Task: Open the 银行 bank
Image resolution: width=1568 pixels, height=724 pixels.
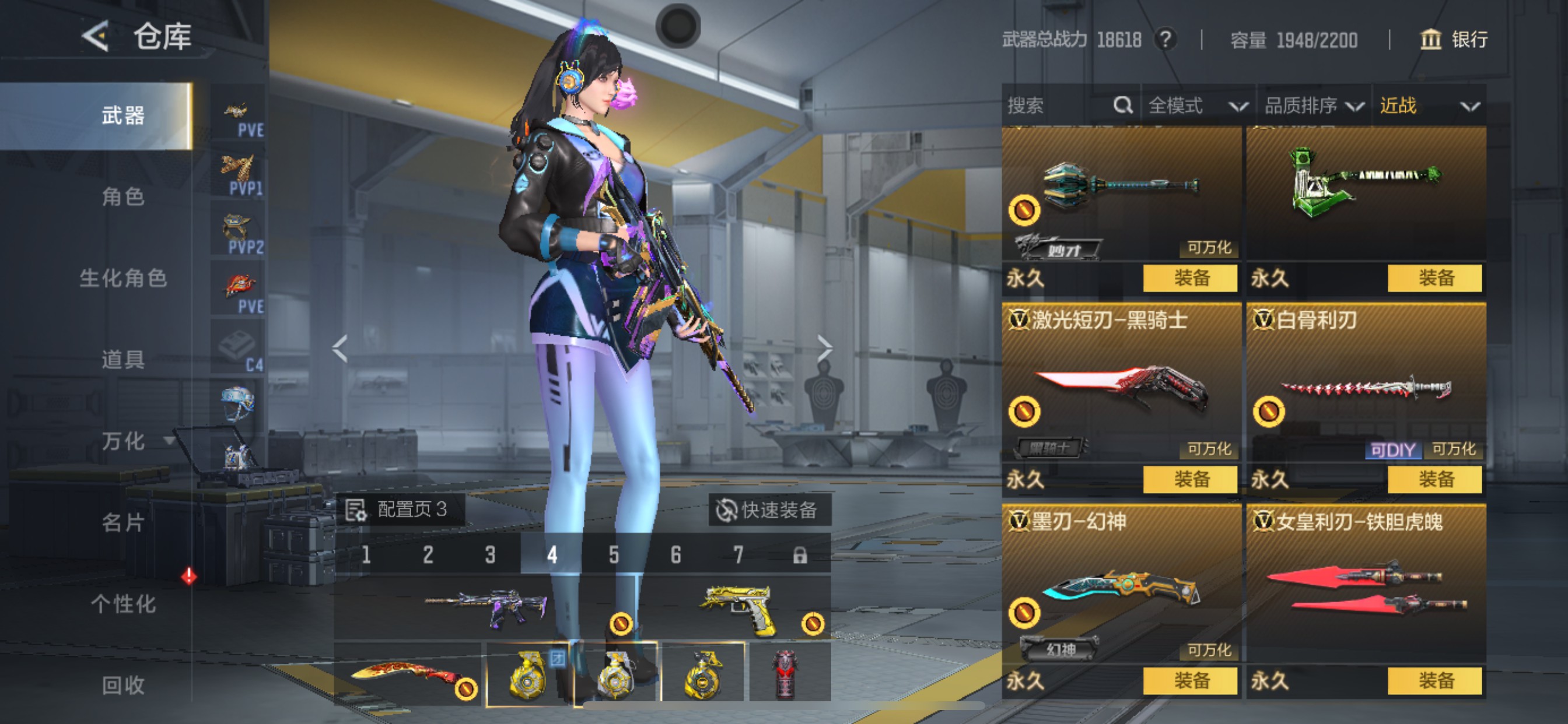Action: [1454, 40]
